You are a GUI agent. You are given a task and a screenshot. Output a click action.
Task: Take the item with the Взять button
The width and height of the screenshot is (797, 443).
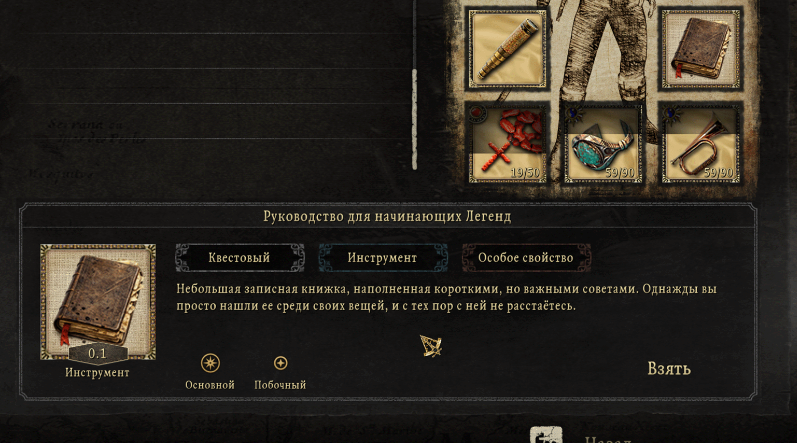click(668, 368)
